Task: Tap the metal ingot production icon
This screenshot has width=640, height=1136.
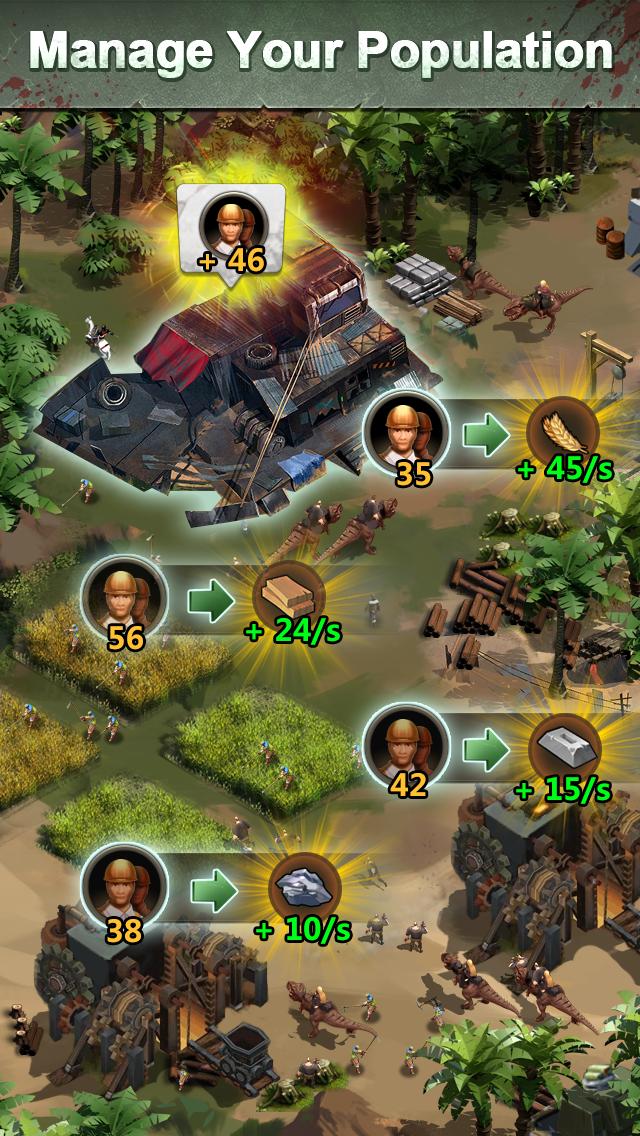Action: point(562,745)
